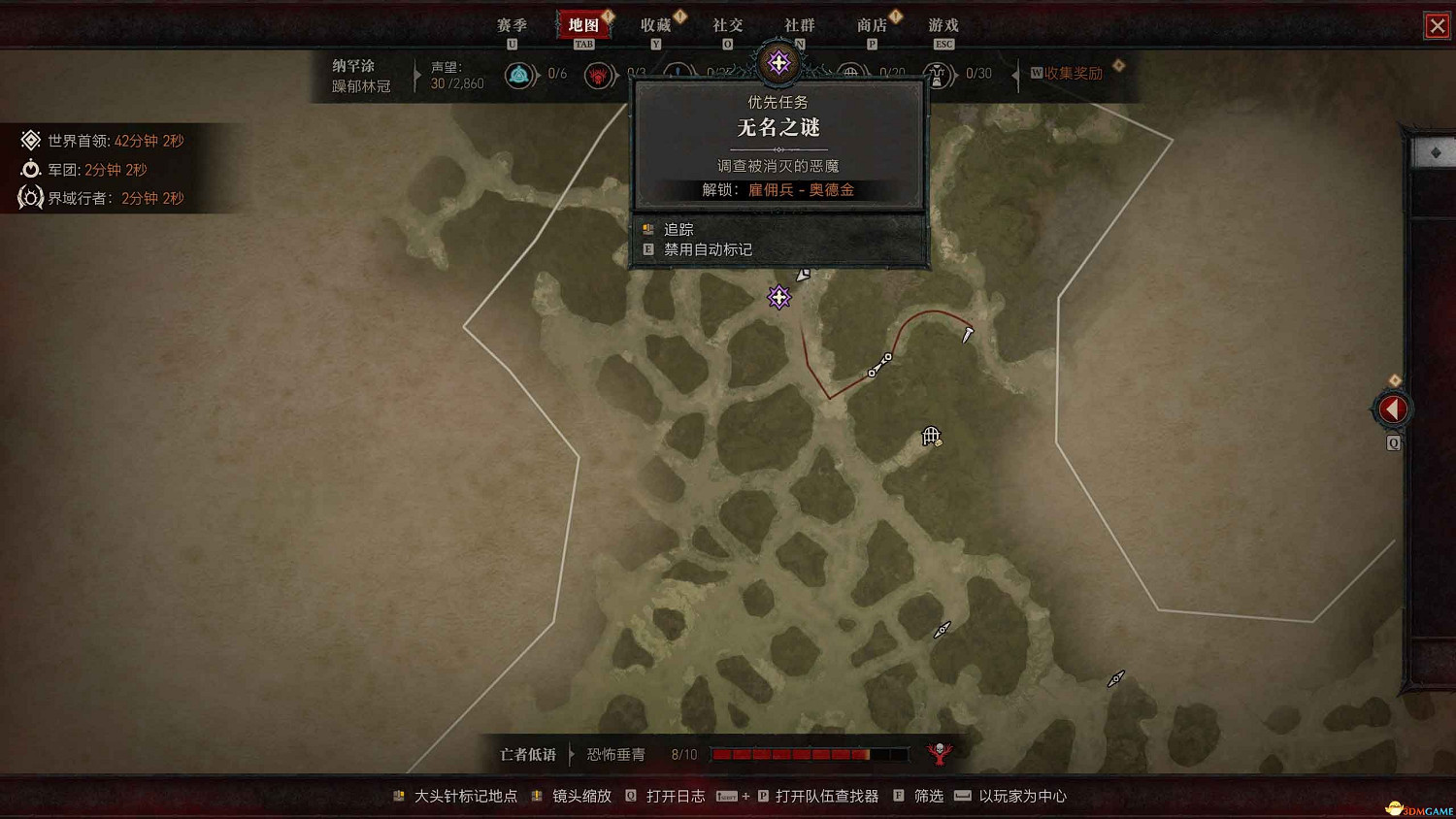Click the Legion event icon in left panel
The width and height of the screenshot is (1456, 819).
(30, 169)
